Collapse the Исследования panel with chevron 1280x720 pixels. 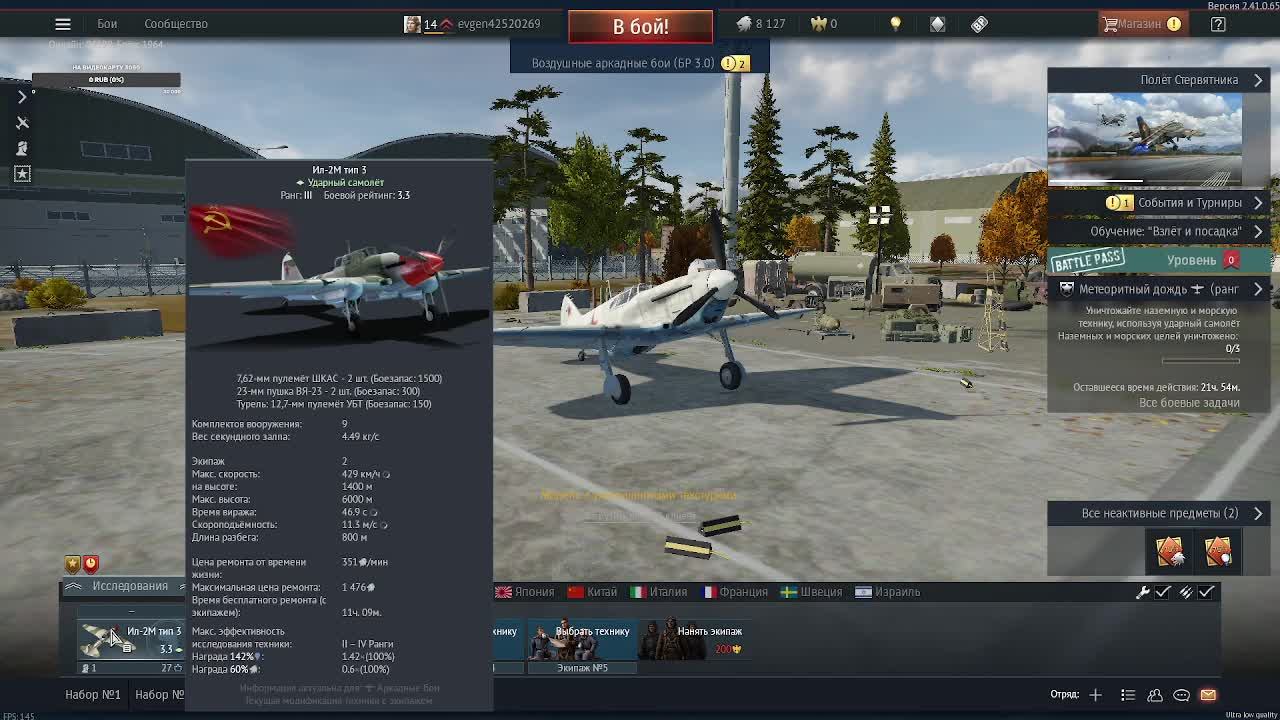(x=75, y=585)
